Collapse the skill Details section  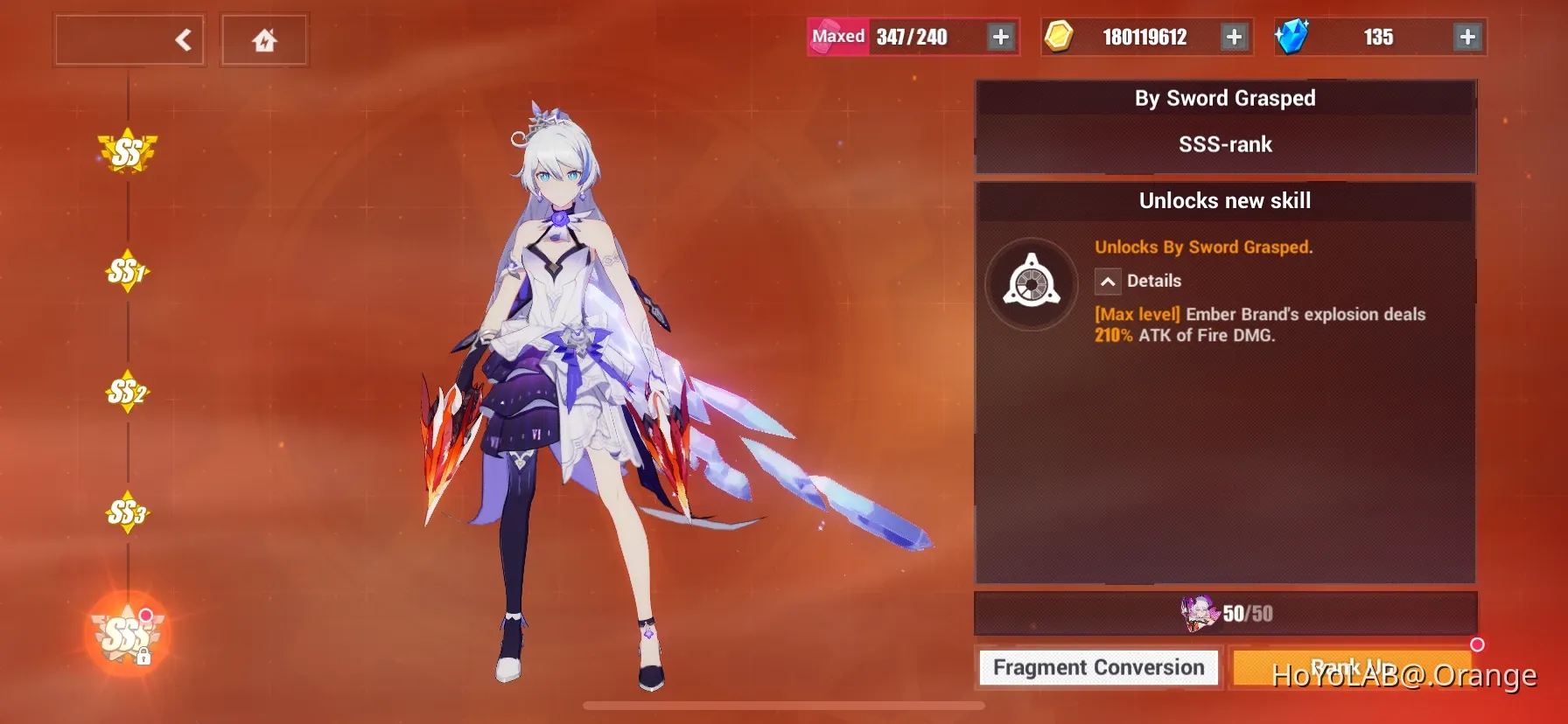point(1108,282)
